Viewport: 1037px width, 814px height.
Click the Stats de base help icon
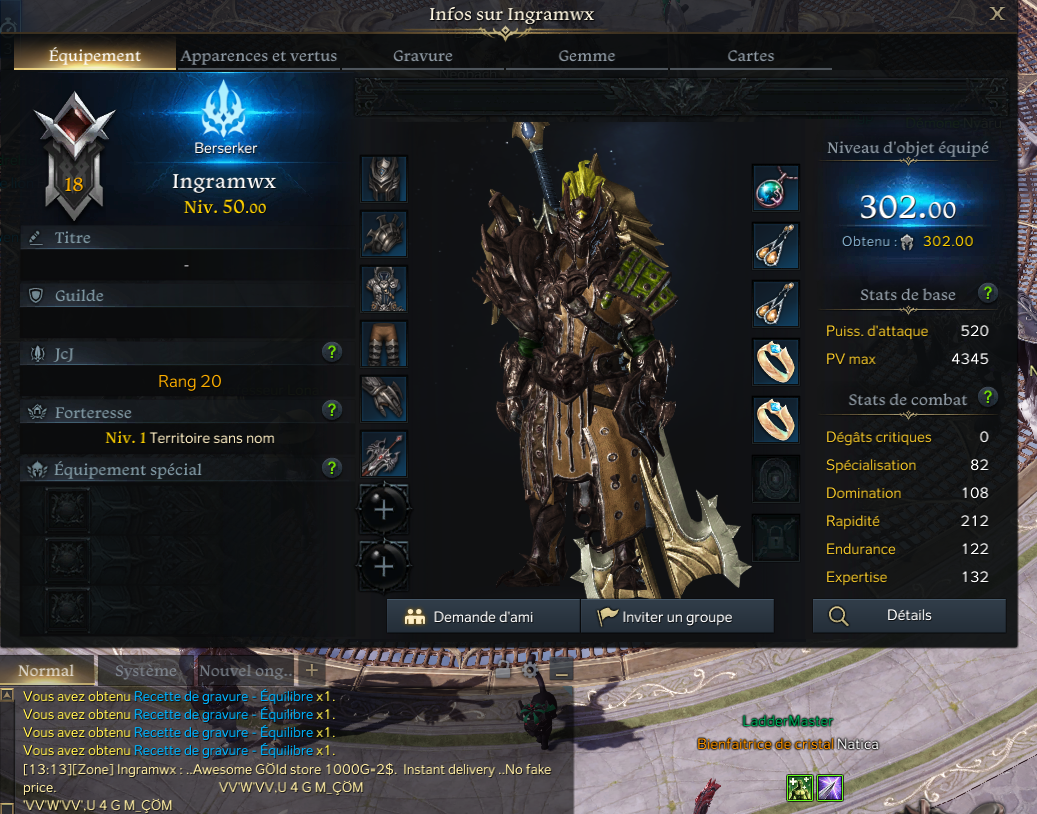click(988, 294)
